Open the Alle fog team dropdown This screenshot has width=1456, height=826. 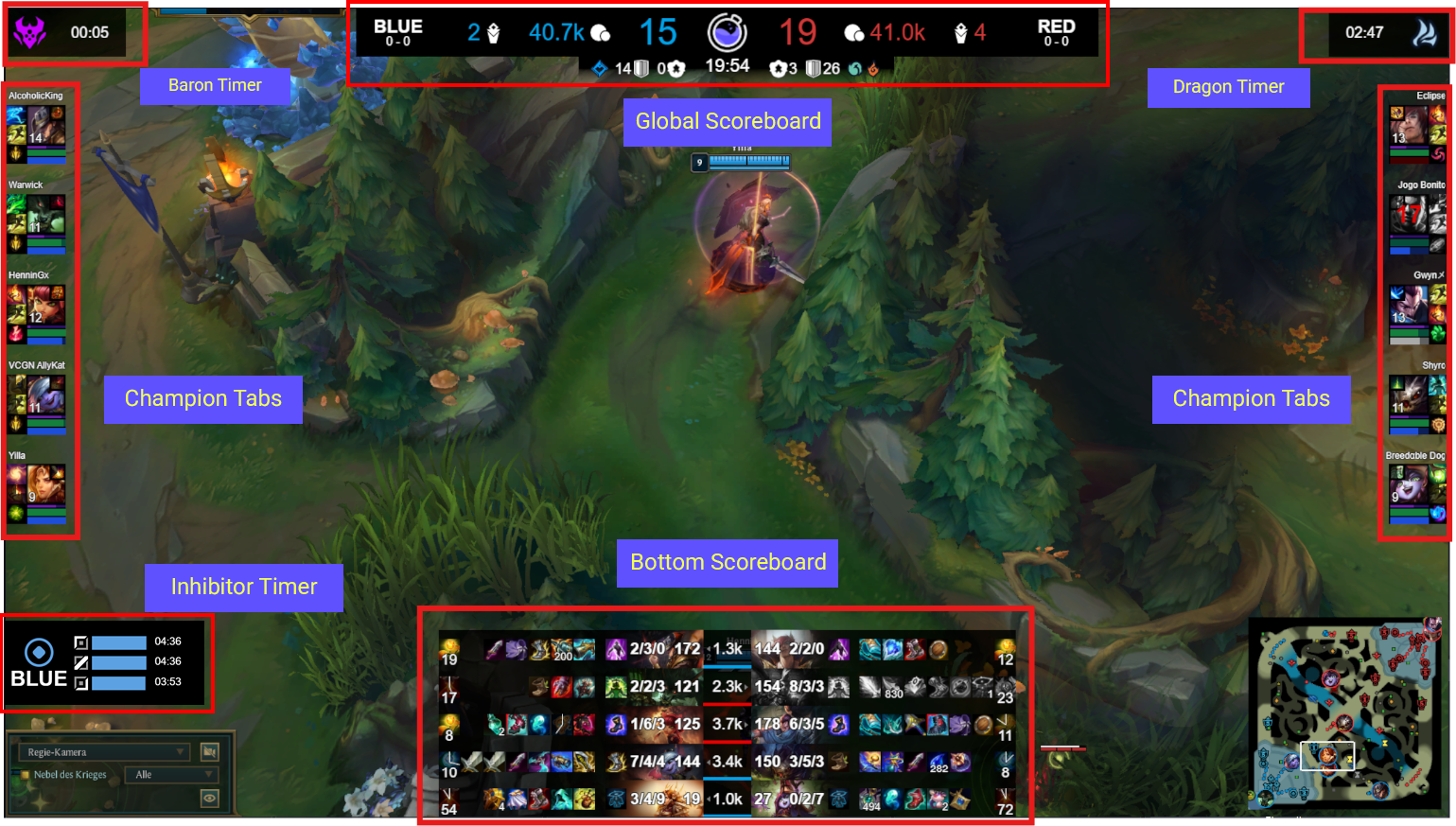click(171, 775)
